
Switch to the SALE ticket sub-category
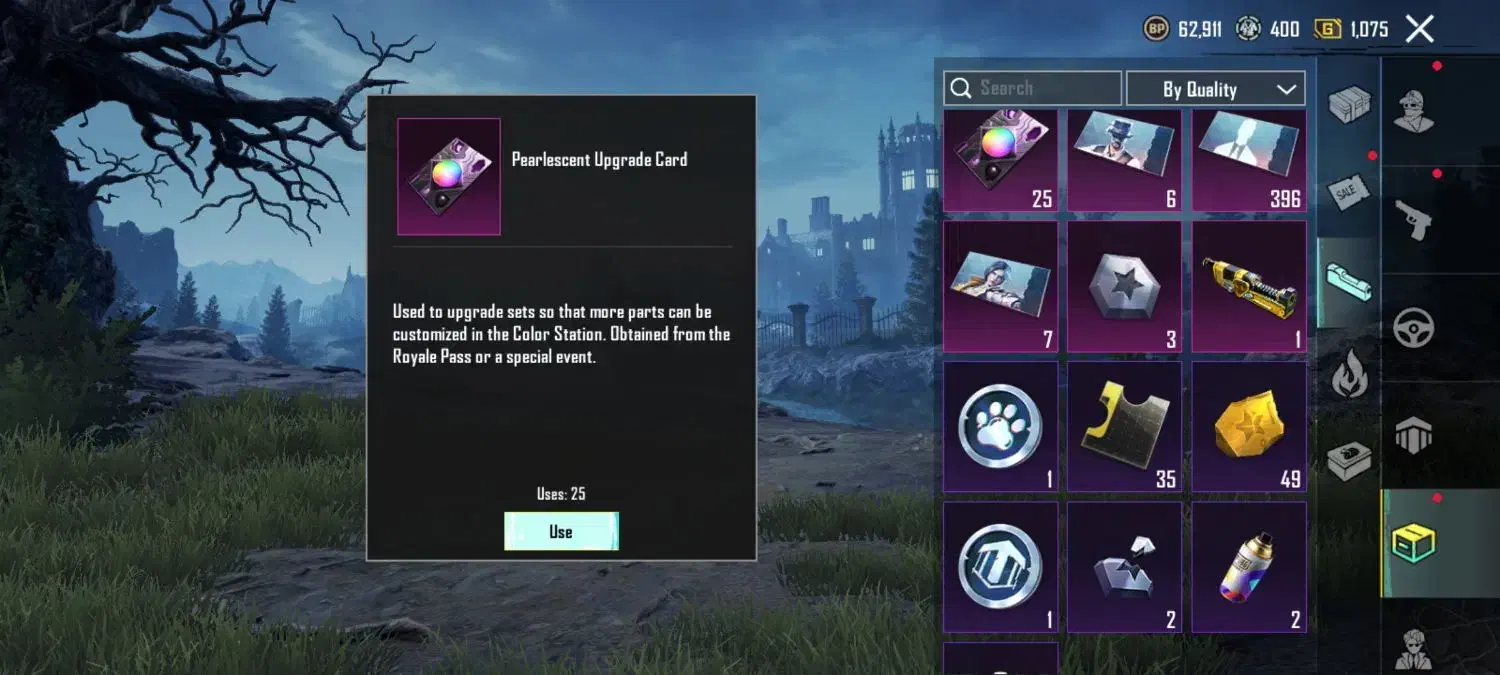pyautogui.click(x=1349, y=190)
